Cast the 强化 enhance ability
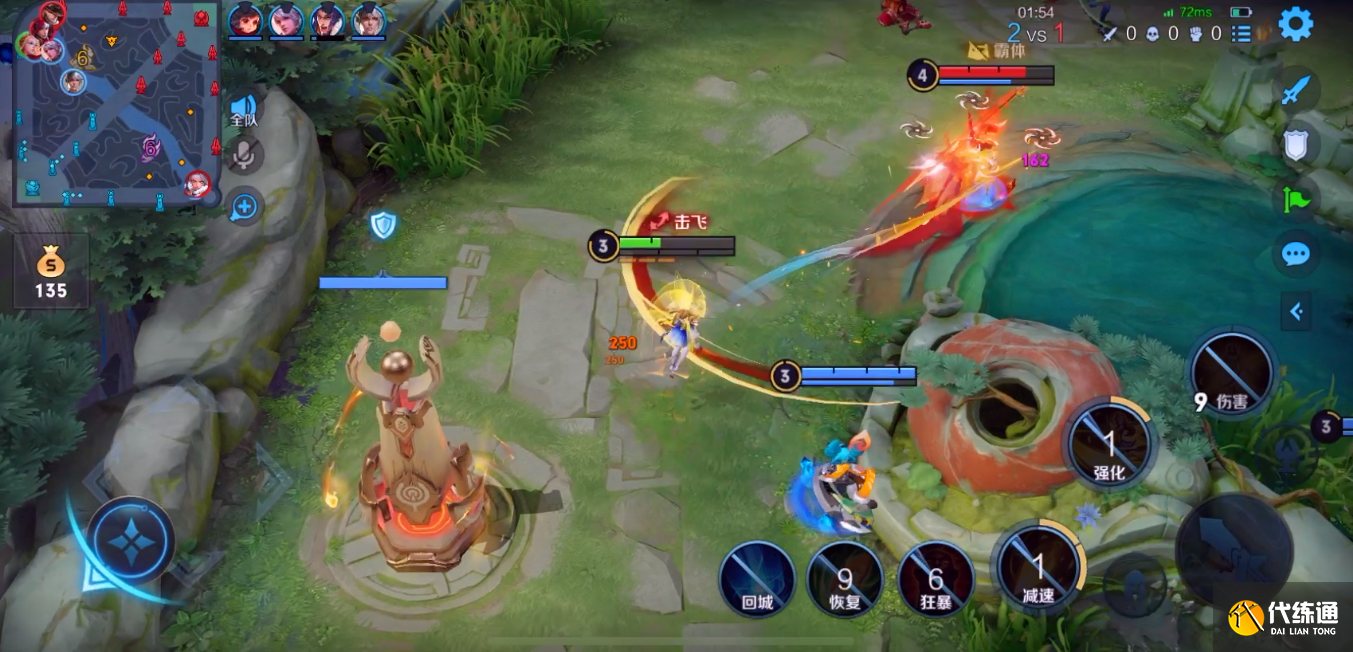1353x652 pixels. click(x=1109, y=443)
